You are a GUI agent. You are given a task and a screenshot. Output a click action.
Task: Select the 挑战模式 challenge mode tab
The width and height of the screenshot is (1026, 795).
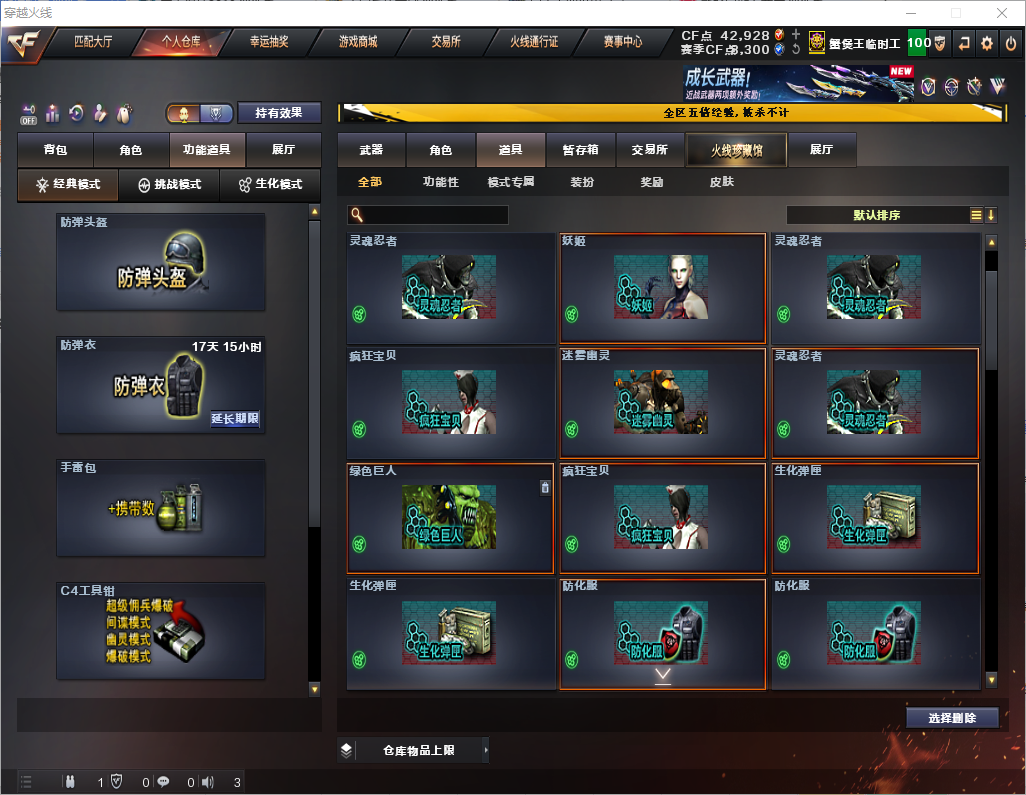click(x=169, y=185)
